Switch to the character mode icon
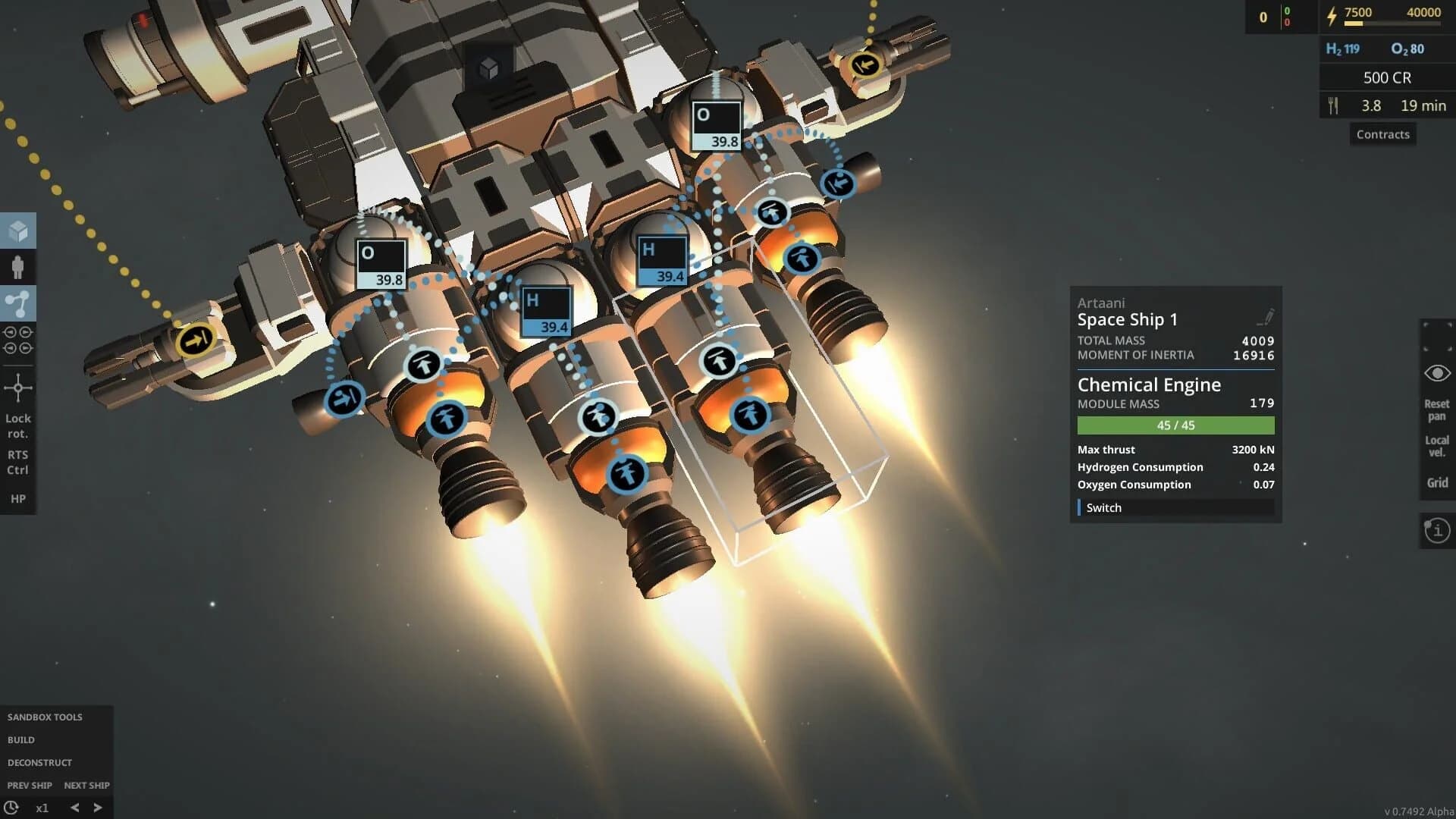1456x819 pixels. 19,267
